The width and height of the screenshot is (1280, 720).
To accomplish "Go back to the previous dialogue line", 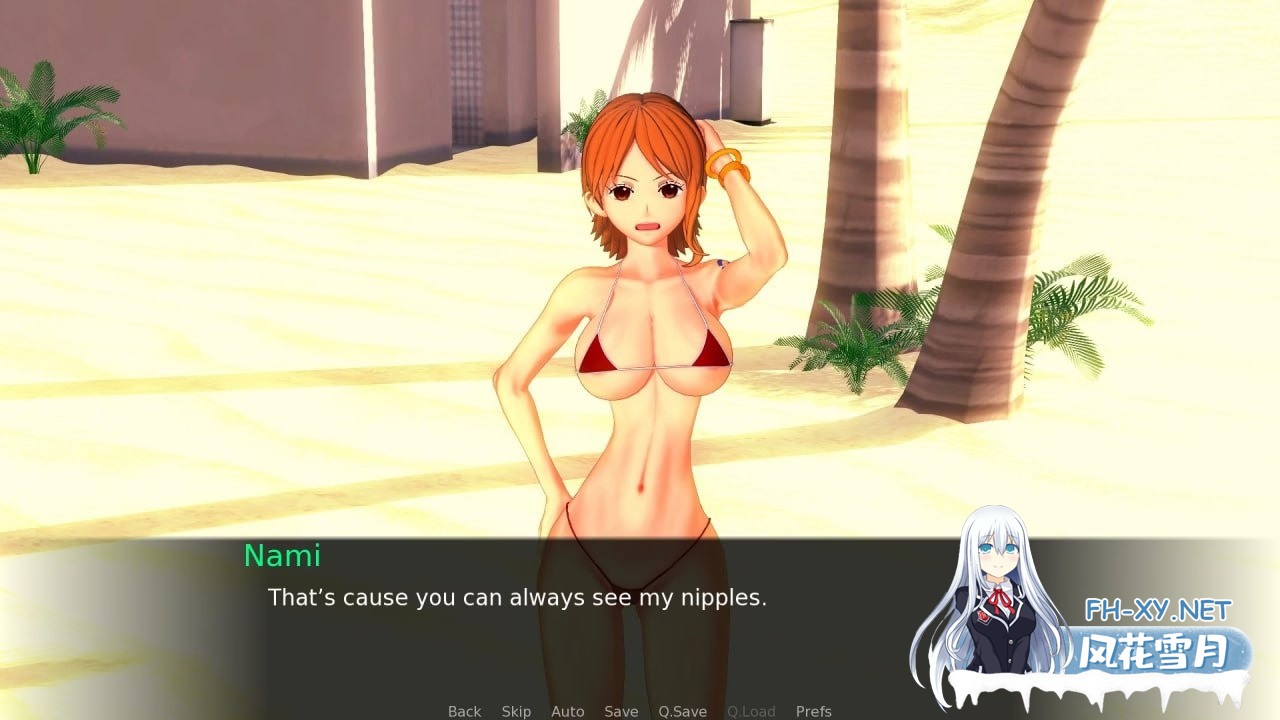I will pyautogui.click(x=464, y=711).
